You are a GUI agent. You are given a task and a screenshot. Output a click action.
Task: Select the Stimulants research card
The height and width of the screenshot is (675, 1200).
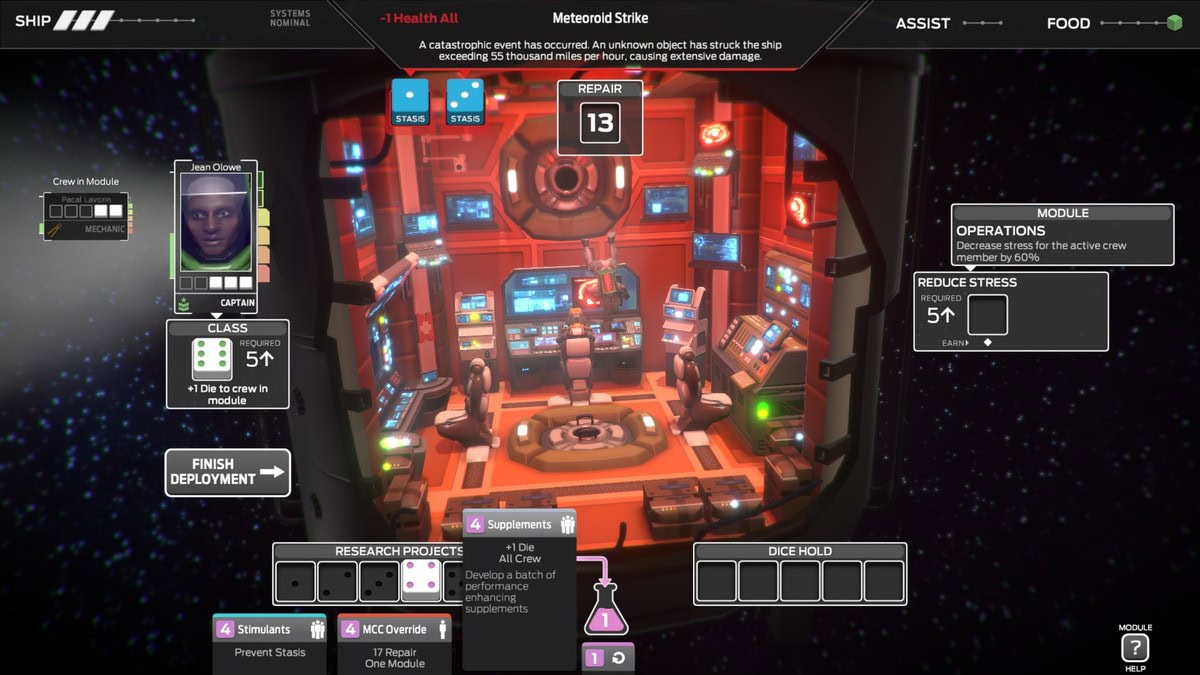[269, 641]
